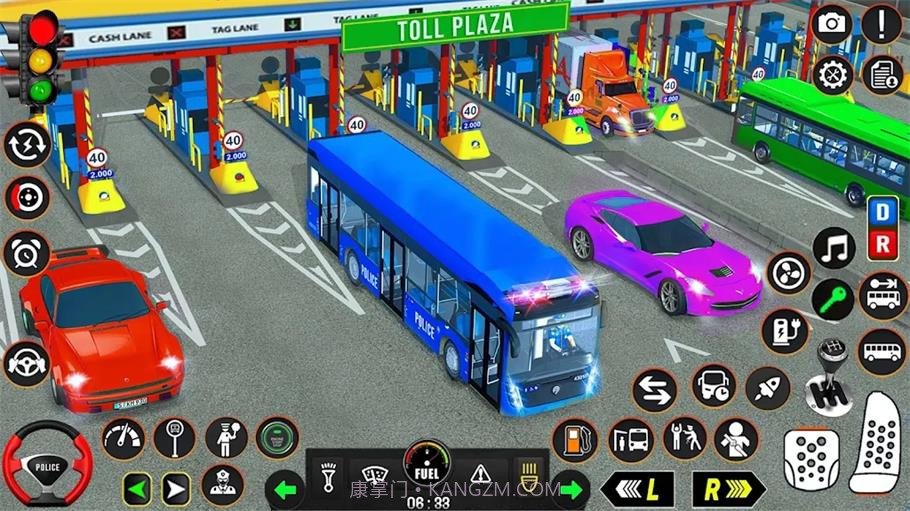The width and height of the screenshot is (910, 511).
Task: Fasten the seat belt icon
Action: (x=736, y=439)
